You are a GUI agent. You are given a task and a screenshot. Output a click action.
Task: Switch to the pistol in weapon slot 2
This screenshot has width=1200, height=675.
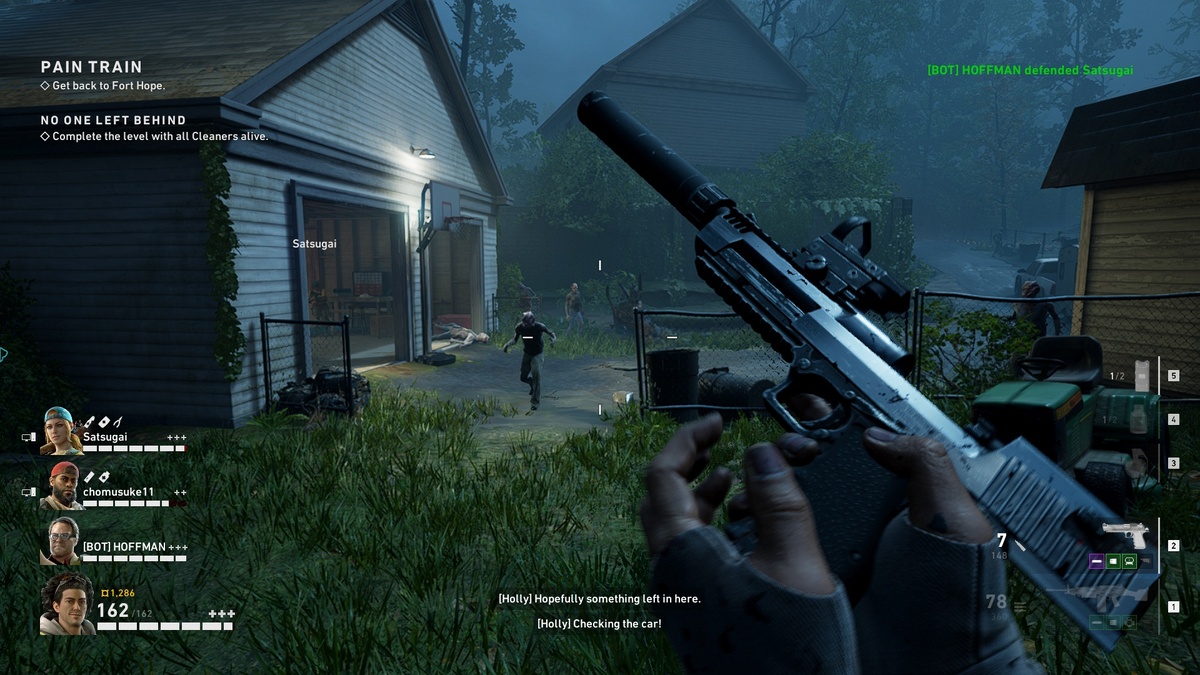(1124, 532)
